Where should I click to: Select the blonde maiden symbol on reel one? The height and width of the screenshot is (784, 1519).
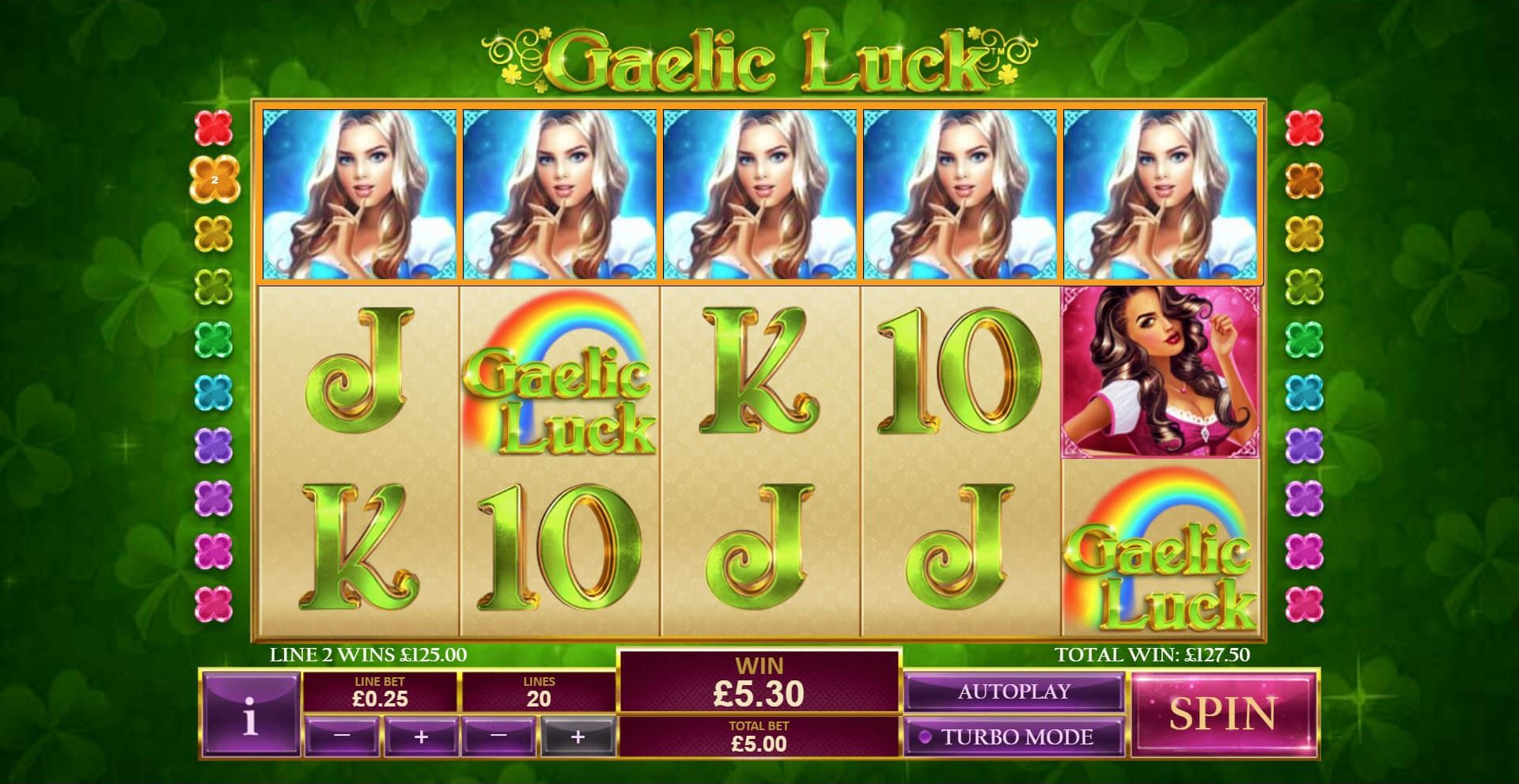click(358, 194)
